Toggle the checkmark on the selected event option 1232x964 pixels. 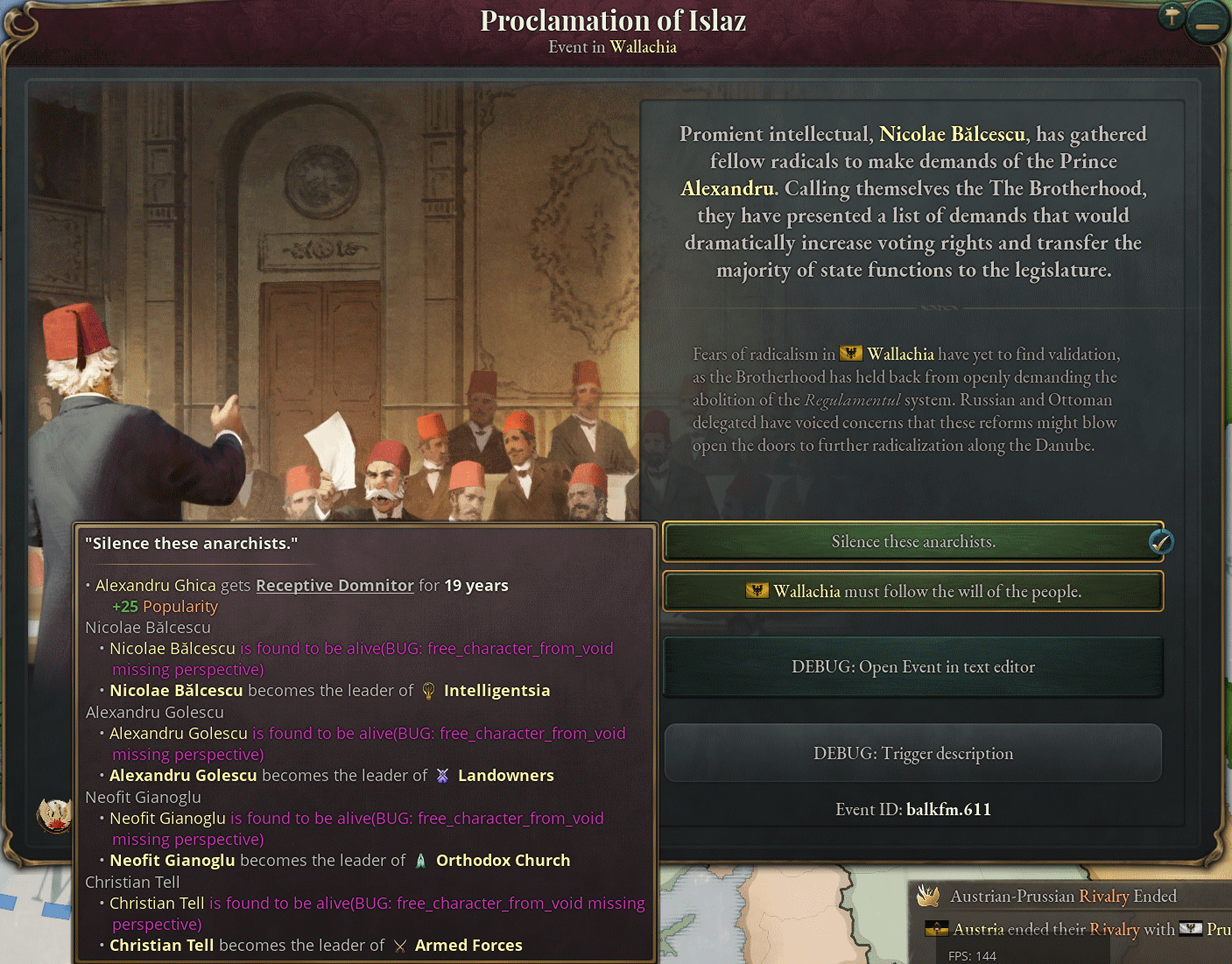(x=1161, y=542)
